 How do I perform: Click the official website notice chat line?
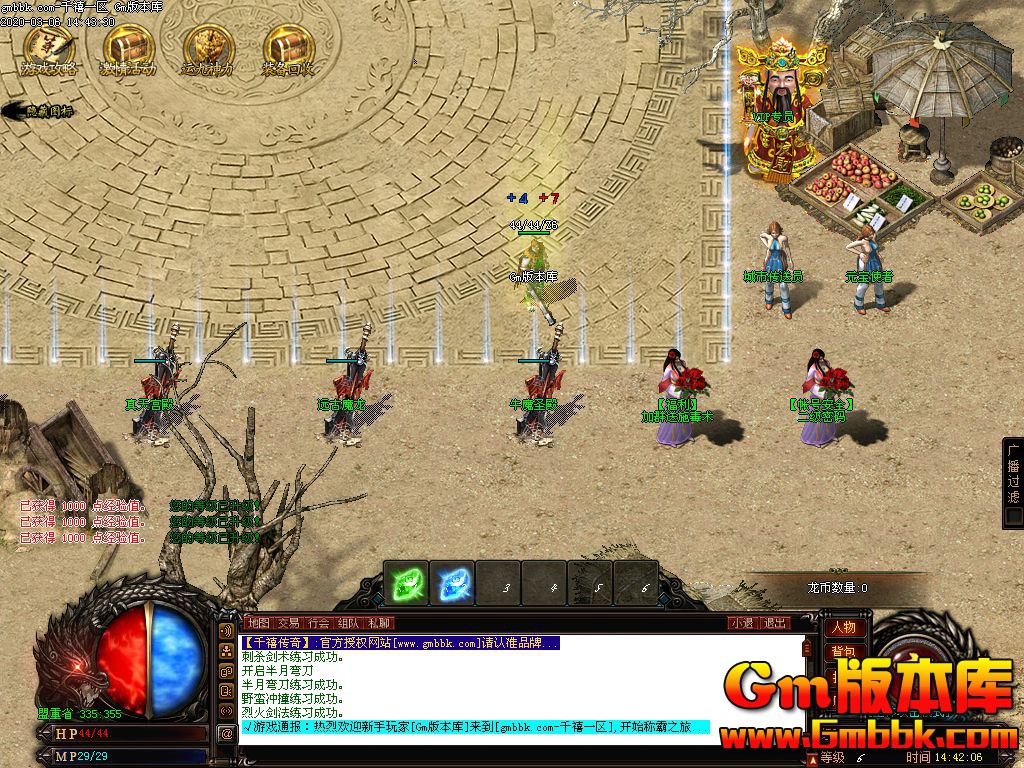[x=400, y=643]
